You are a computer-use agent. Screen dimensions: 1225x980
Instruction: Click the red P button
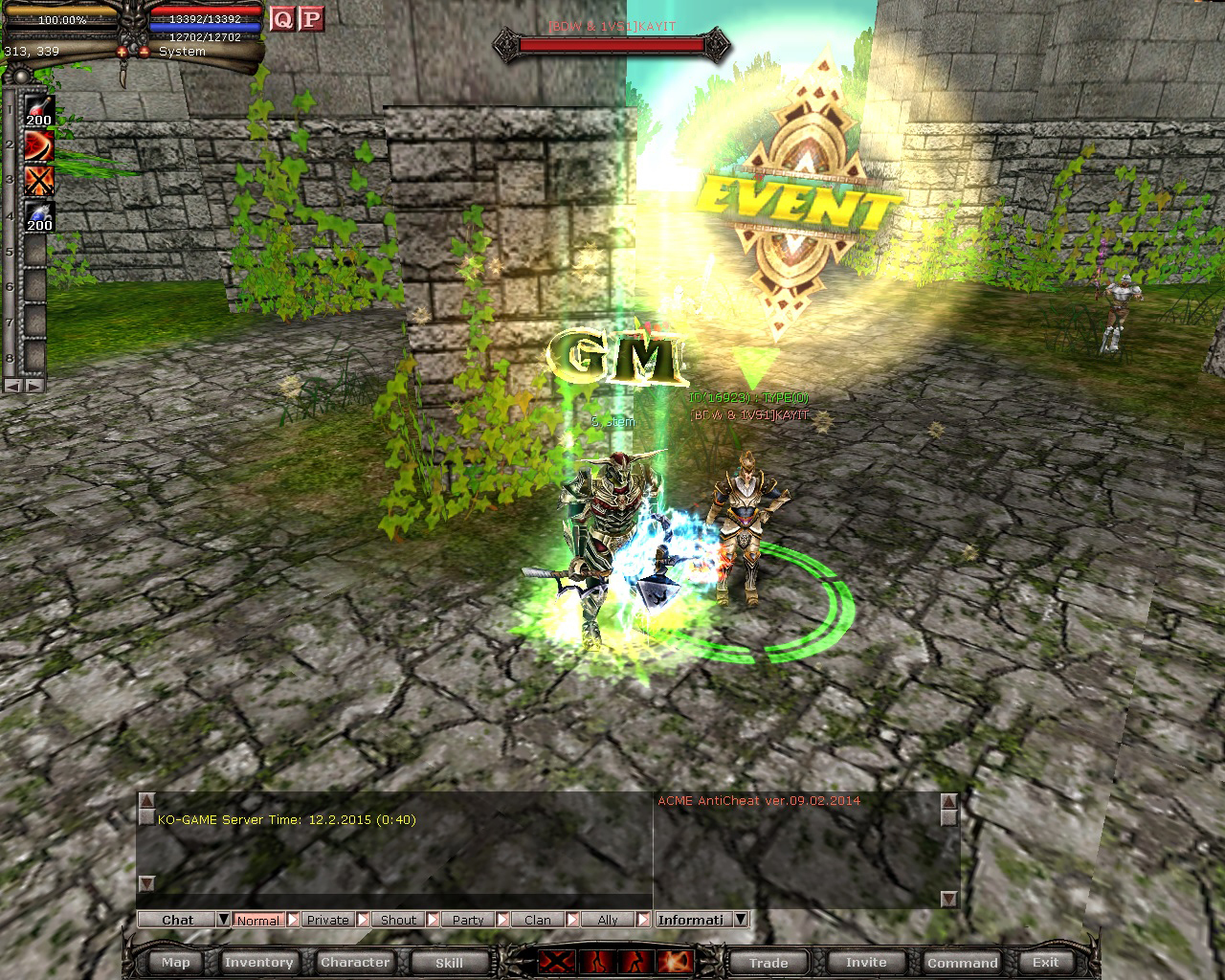coord(310,18)
